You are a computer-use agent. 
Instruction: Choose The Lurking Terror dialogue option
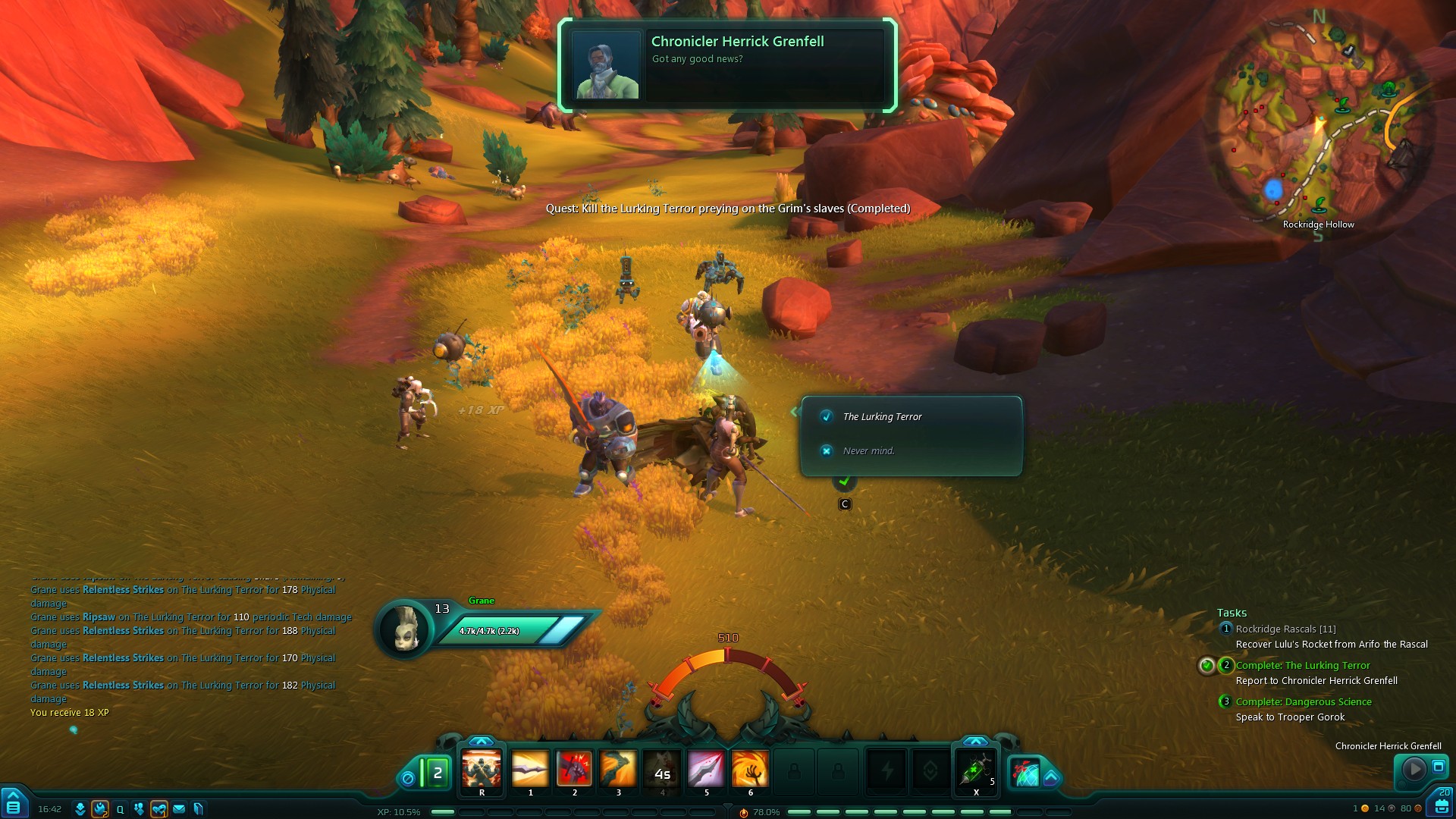tap(882, 417)
